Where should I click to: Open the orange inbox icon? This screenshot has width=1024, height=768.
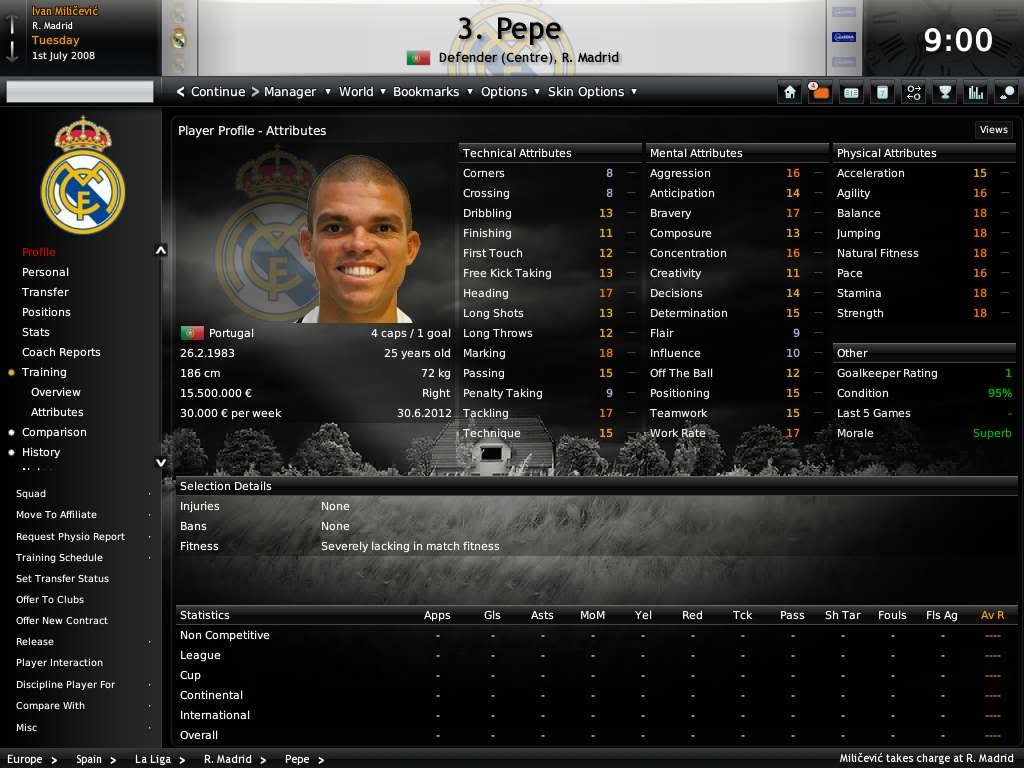tap(820, 92)
